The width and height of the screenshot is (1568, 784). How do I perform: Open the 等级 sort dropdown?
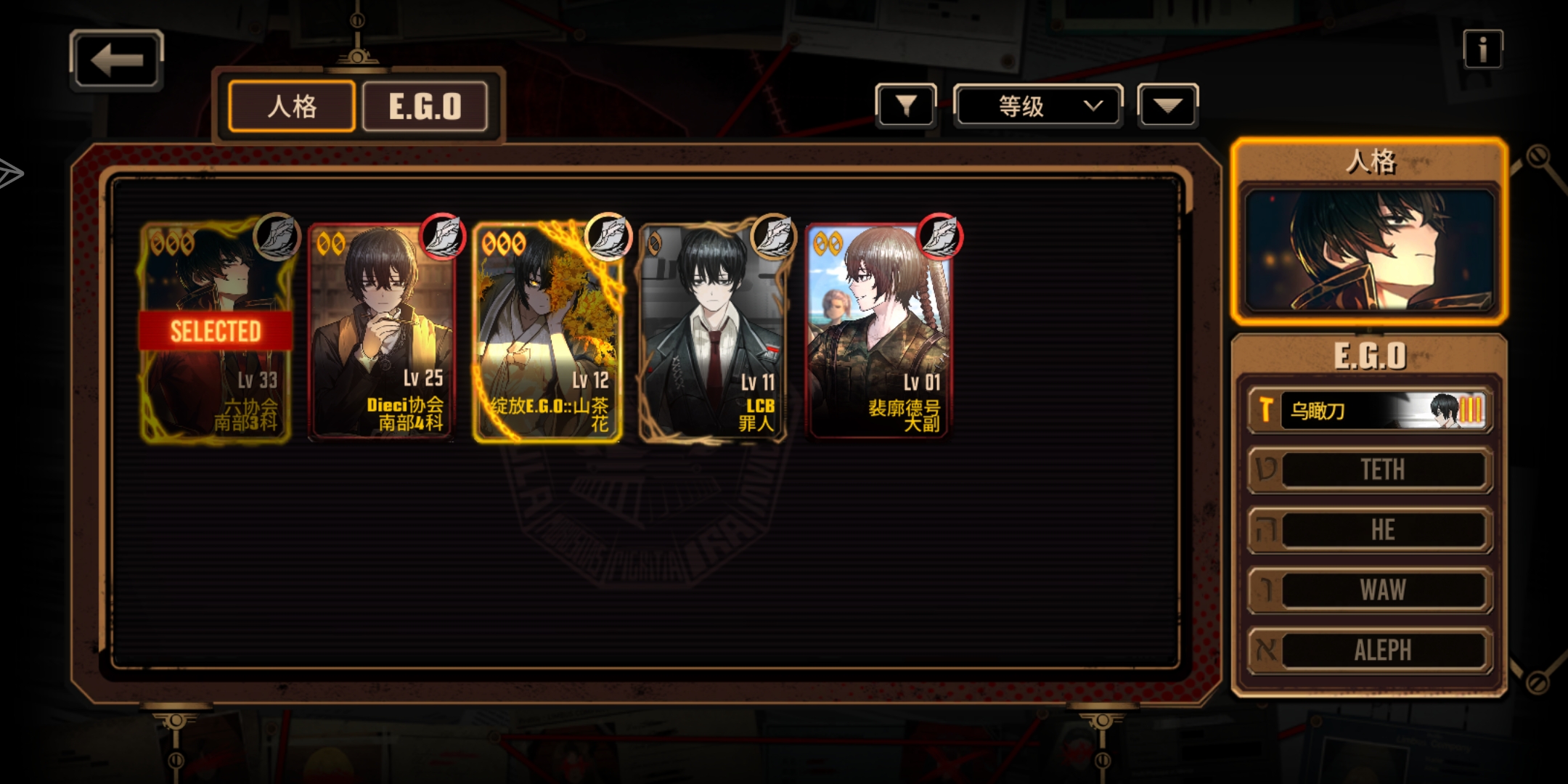point(1038,106)
